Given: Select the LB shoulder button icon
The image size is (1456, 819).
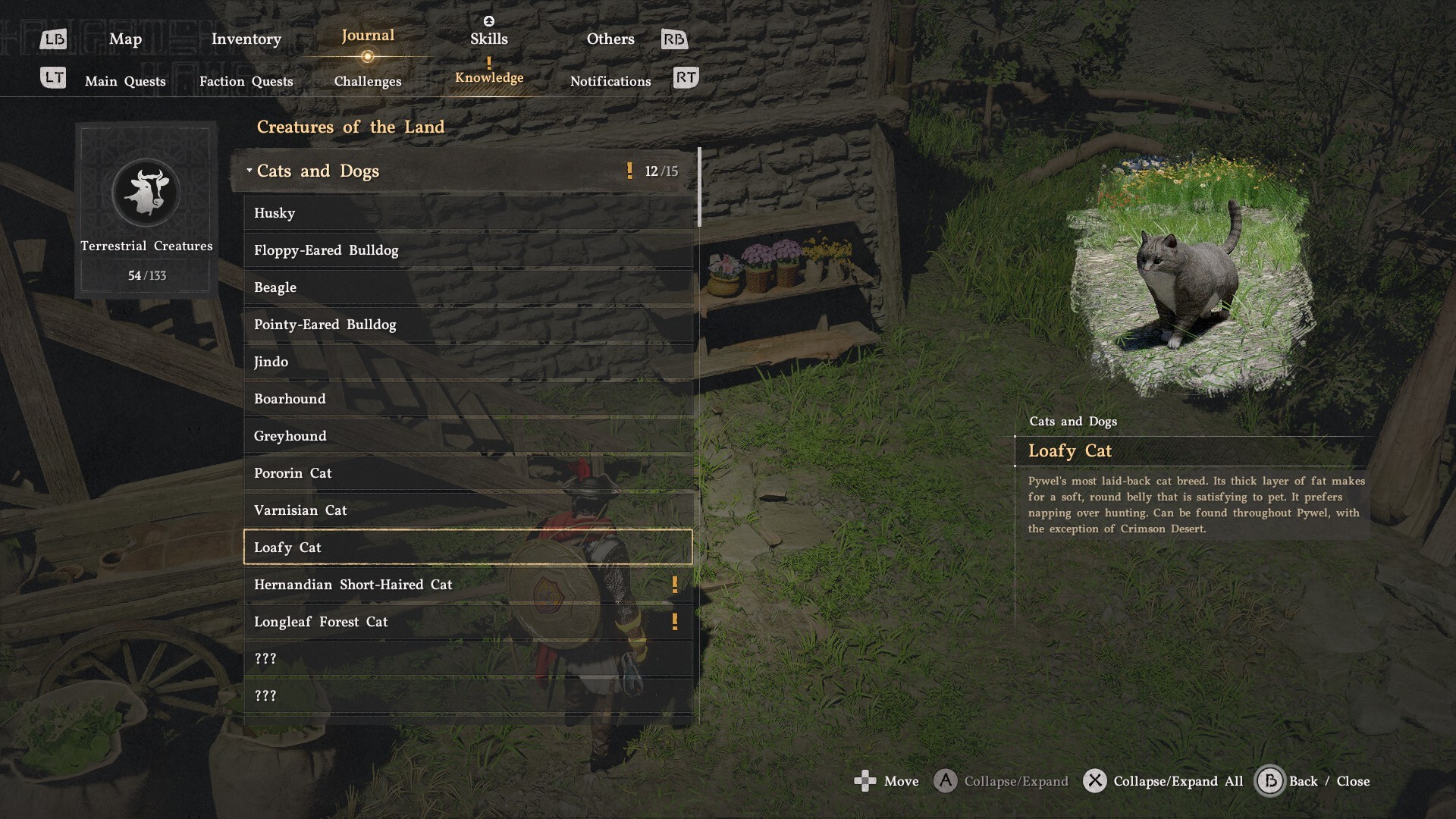Looking at the screenshot, I should tap(52, 39).
